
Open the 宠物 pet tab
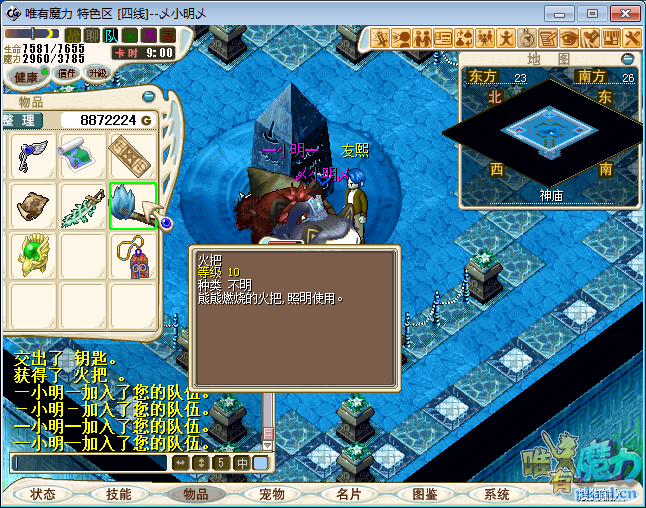click(x=272, y=494)
